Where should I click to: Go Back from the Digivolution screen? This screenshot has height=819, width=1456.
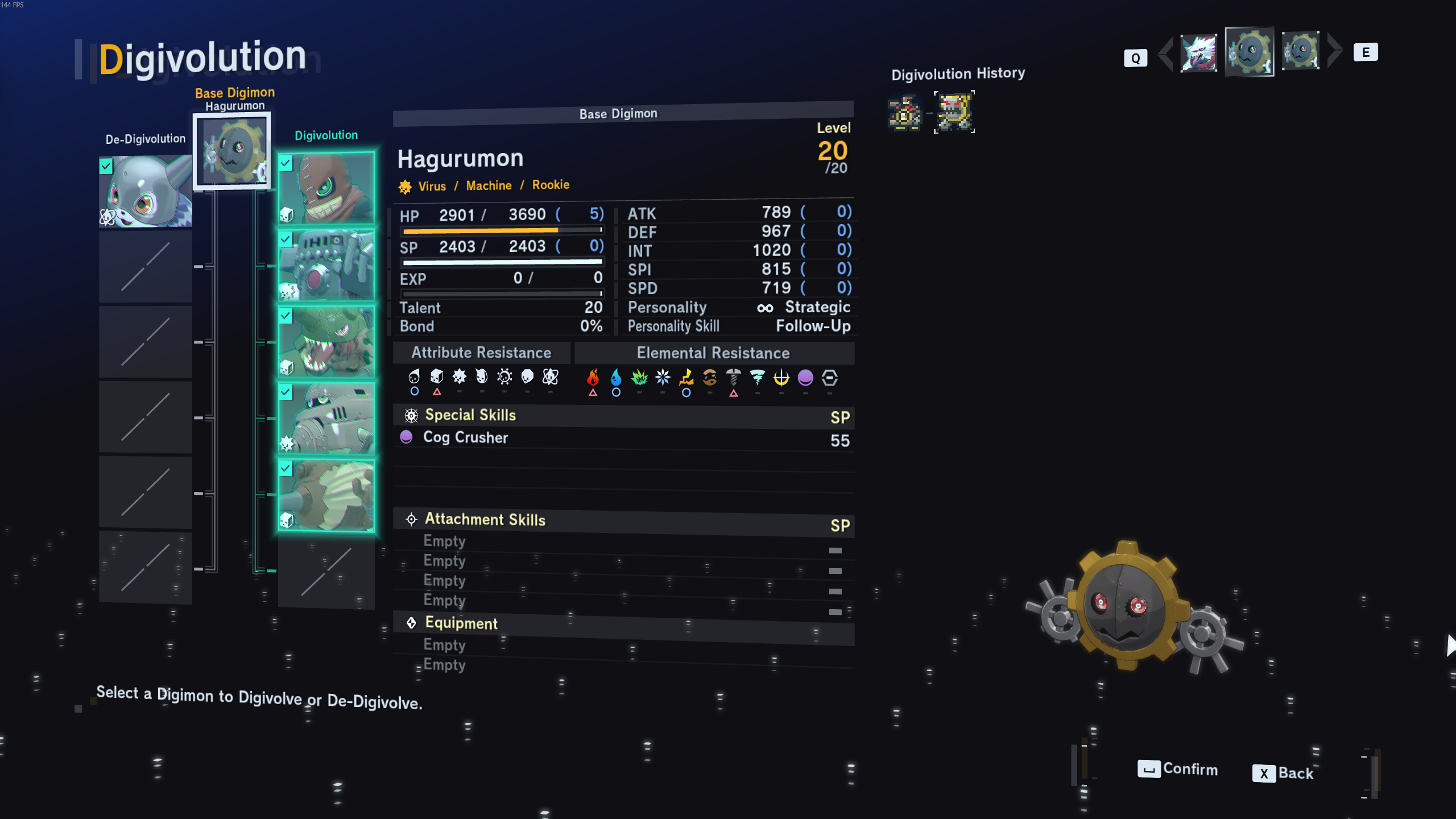point(1283,773)
